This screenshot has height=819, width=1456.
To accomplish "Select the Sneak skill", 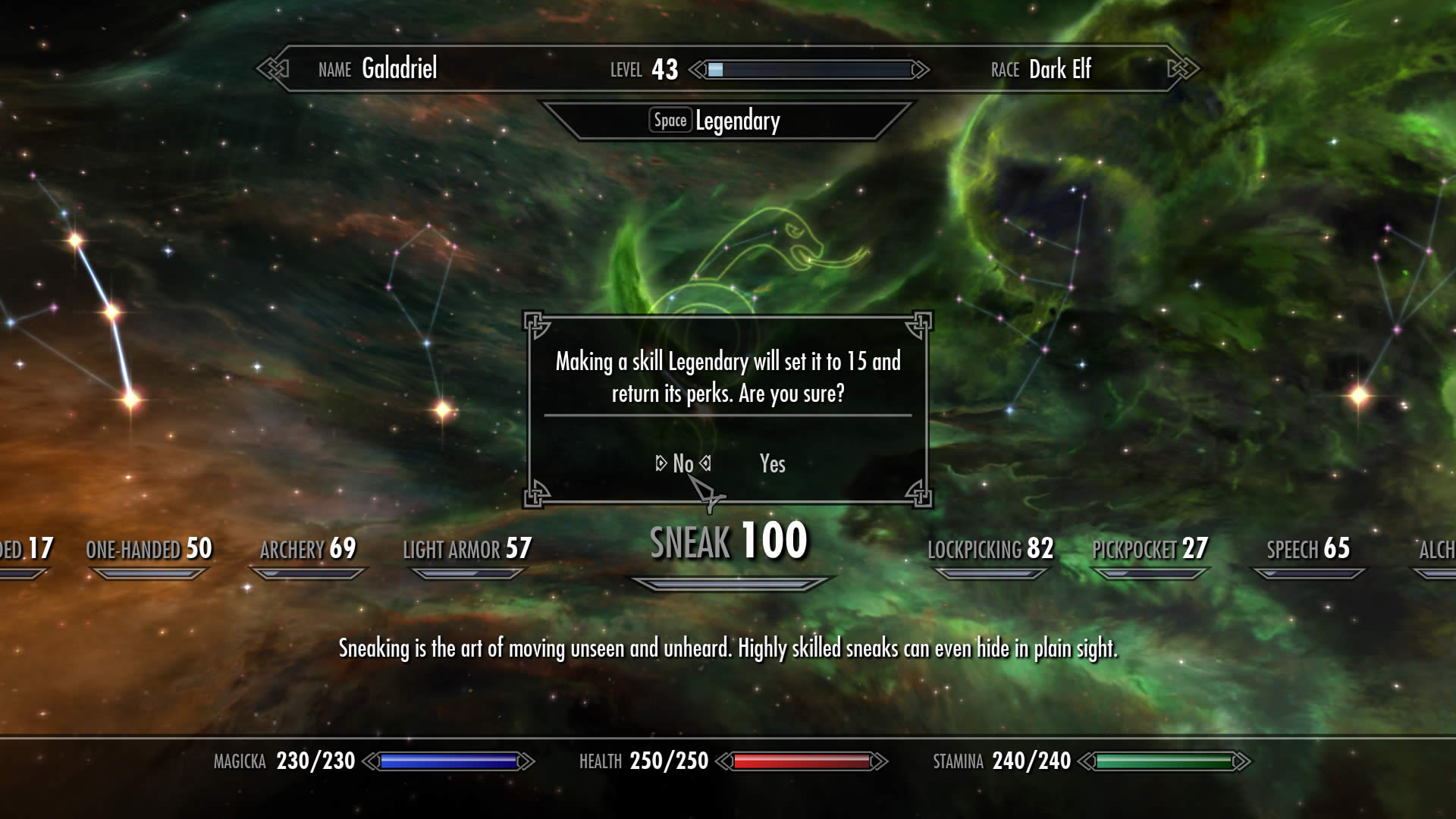I will click(728, 542).
